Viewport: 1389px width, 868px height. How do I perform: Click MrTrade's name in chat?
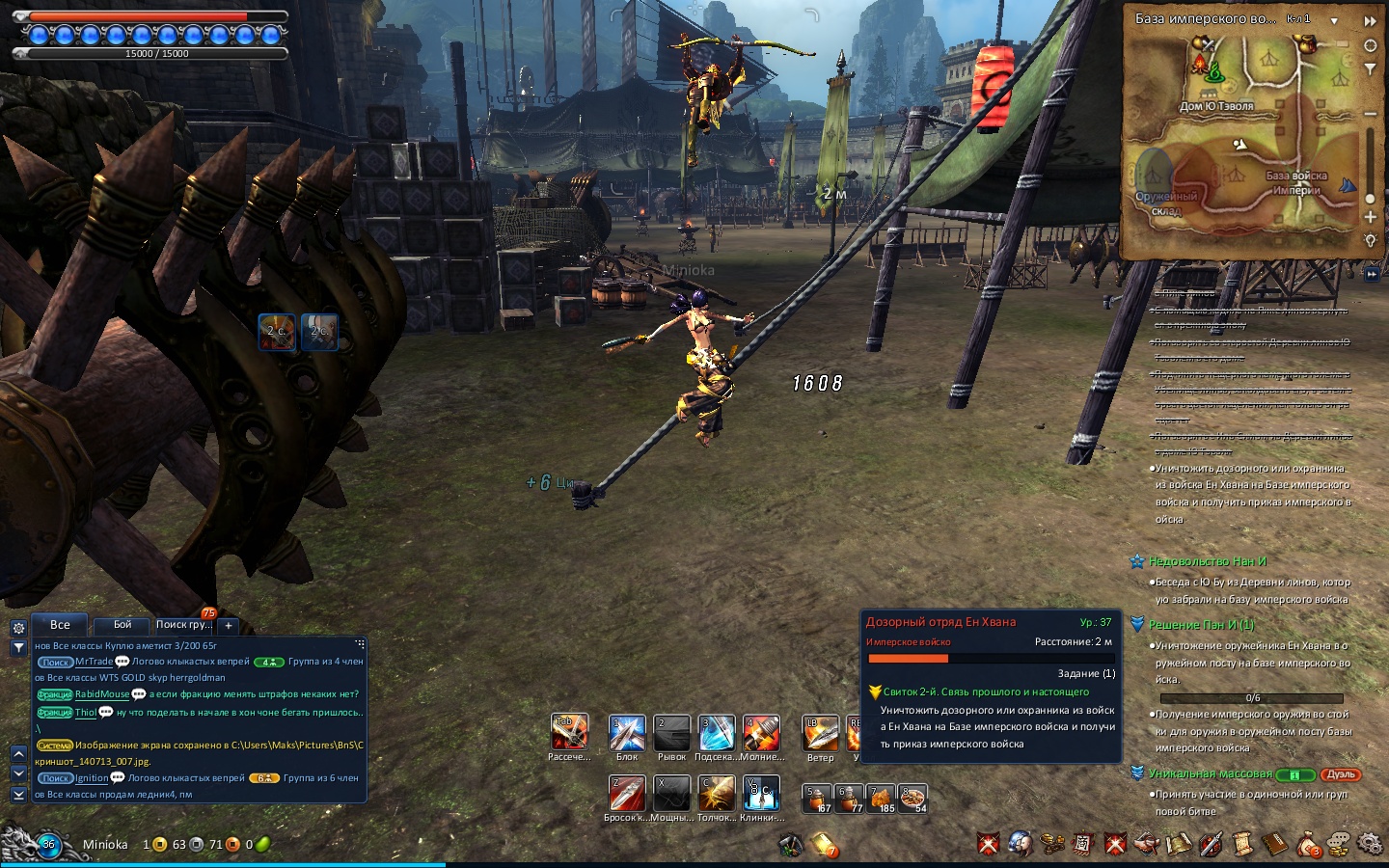coord(94,662)
